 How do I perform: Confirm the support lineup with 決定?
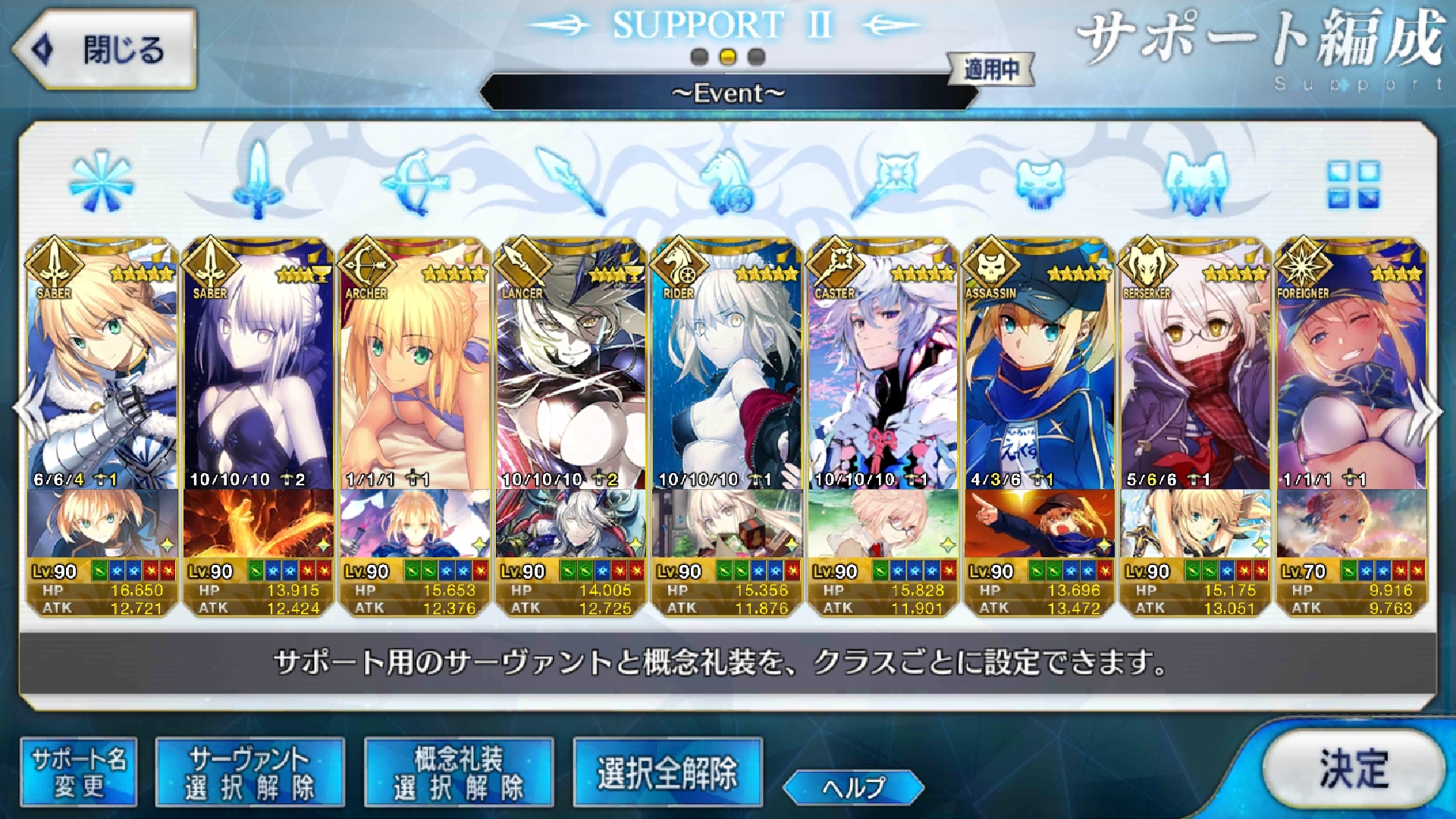pyautogui.click(x=1354, y=768)
